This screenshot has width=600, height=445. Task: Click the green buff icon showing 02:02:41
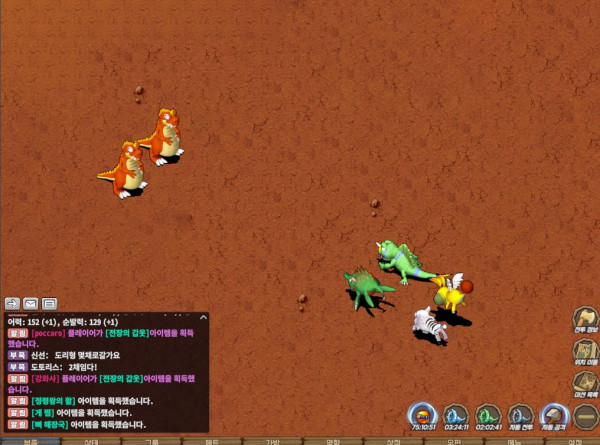(x=488, y=415)
